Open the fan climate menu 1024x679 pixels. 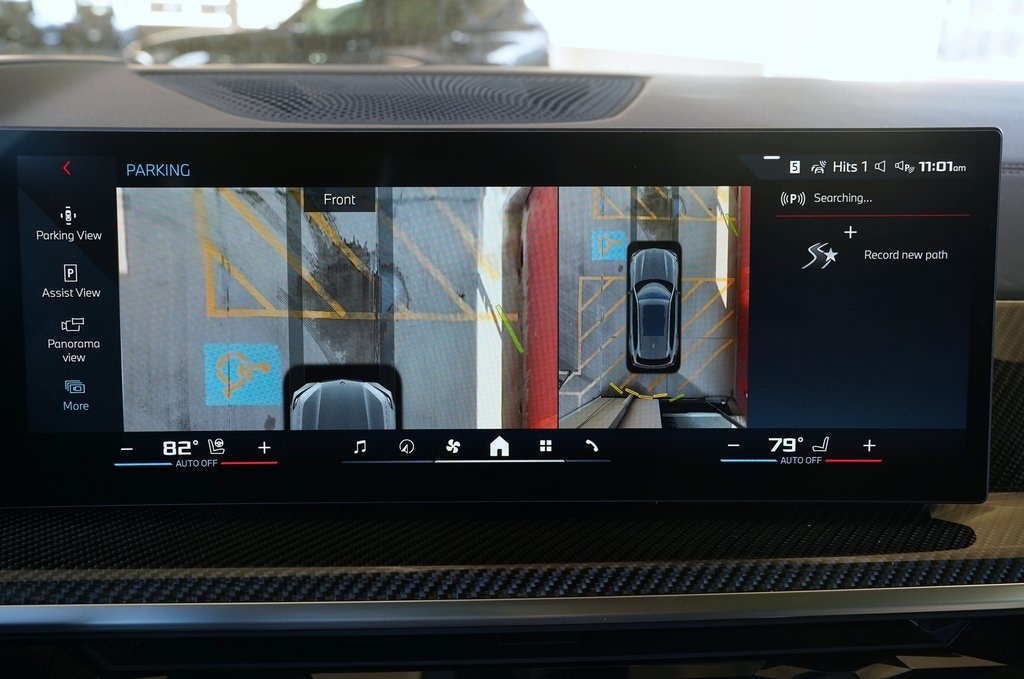[452, 446]
